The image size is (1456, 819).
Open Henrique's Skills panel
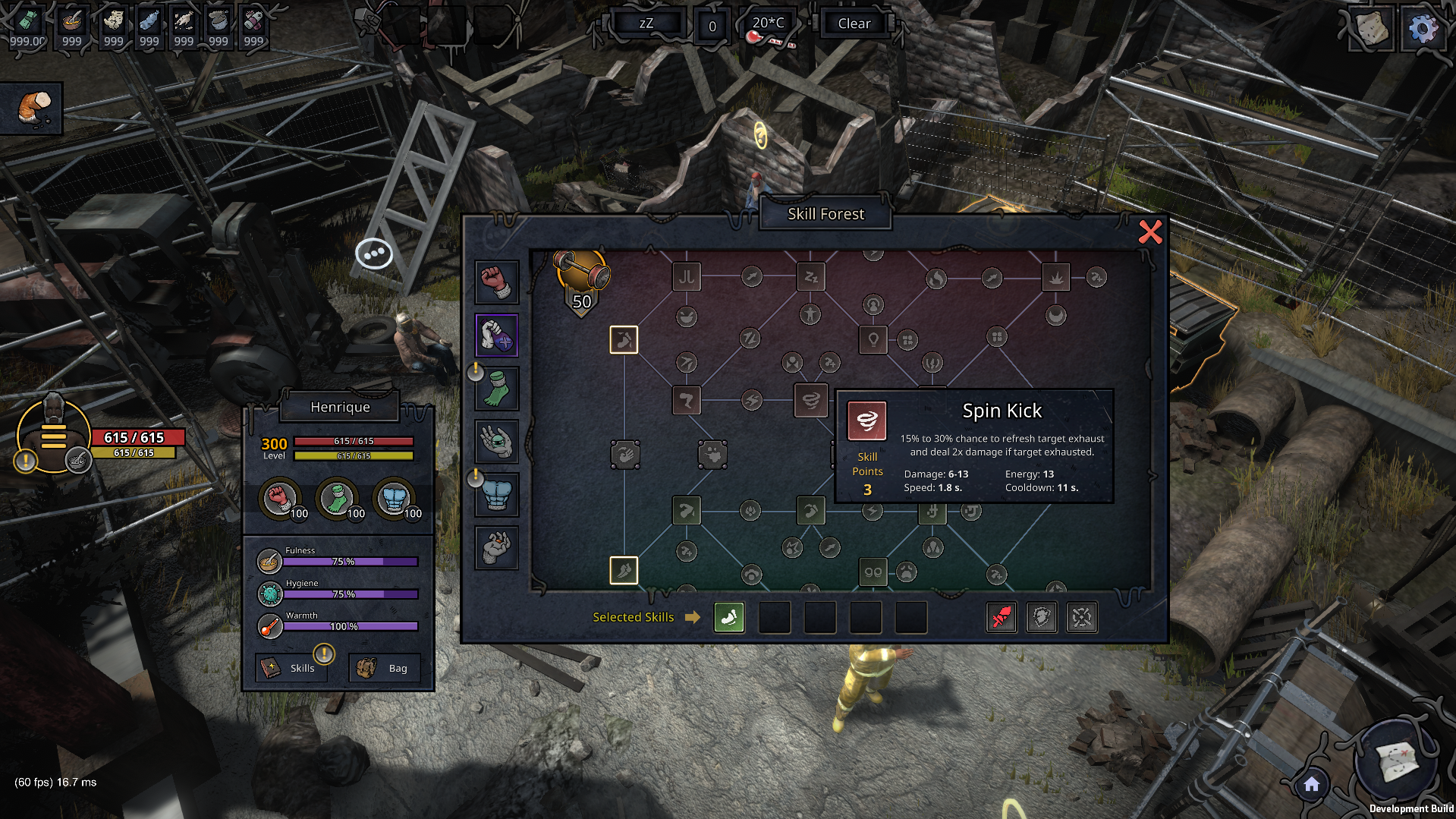pos(292,668)
